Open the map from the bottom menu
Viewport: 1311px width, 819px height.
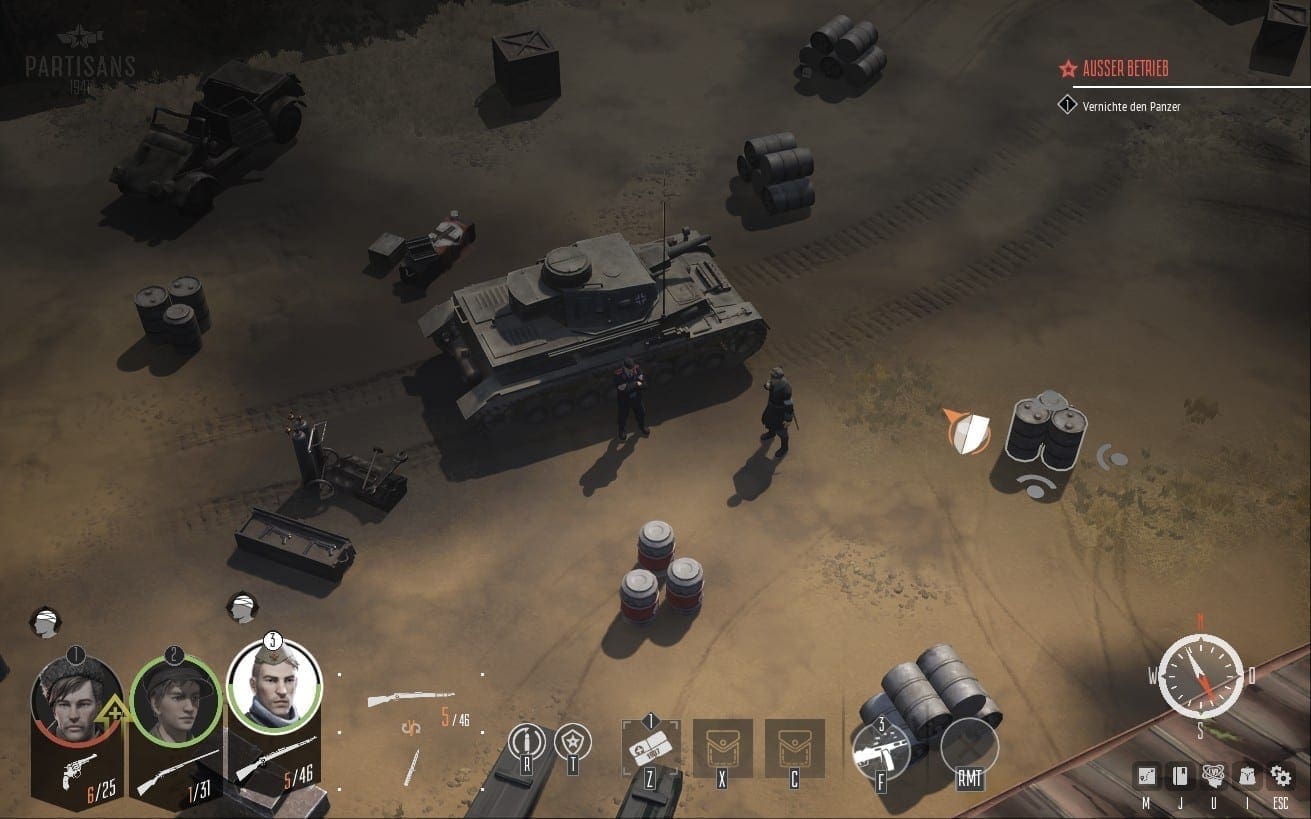click(x=1147, y=775)
